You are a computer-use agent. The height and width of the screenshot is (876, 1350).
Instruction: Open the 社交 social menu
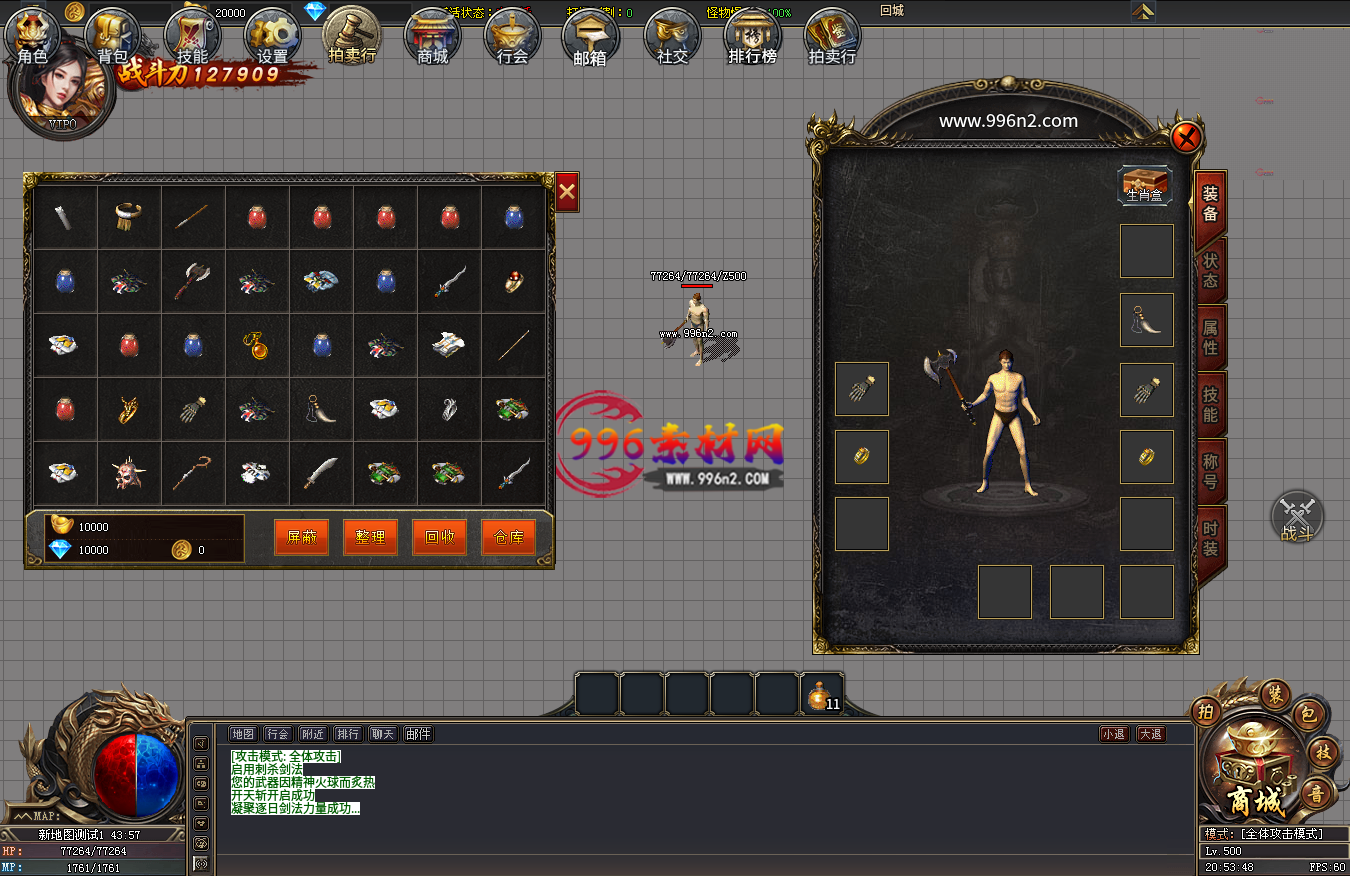tap(672, 38)
